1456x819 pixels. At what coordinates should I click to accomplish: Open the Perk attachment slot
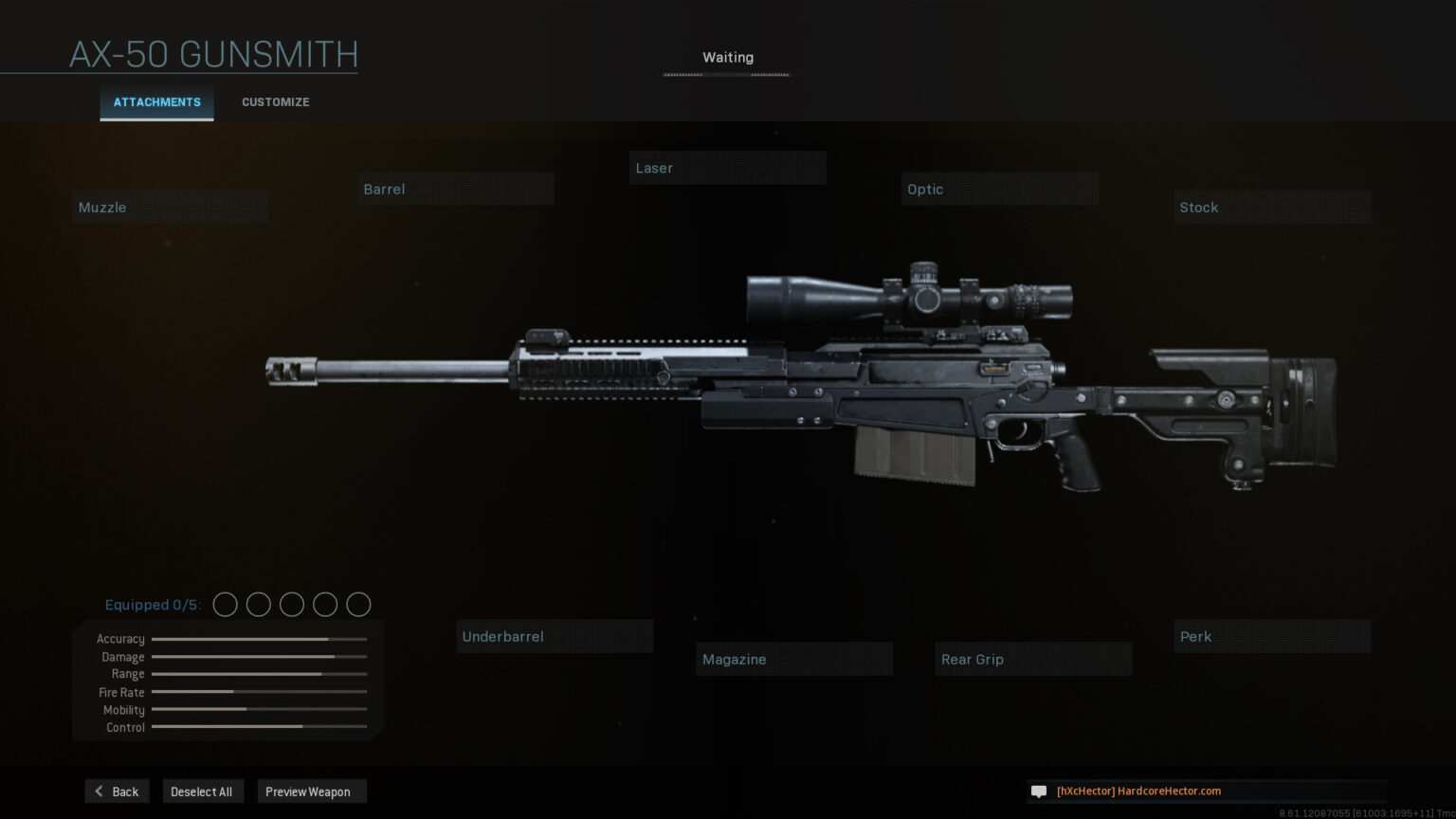pyautogui.click(x=1271, y=637)
